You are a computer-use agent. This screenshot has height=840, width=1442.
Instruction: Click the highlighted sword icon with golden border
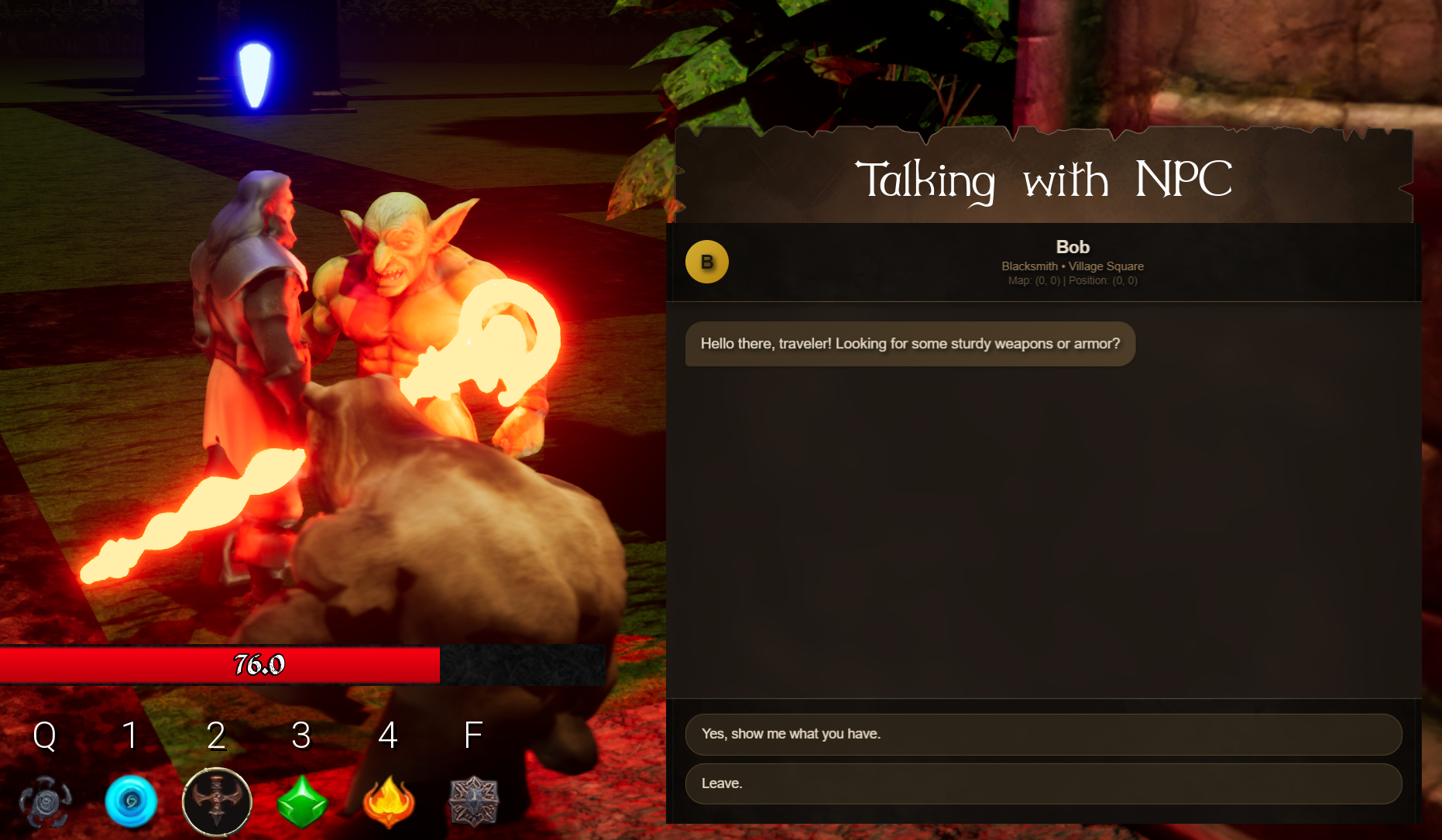point(218,803)
